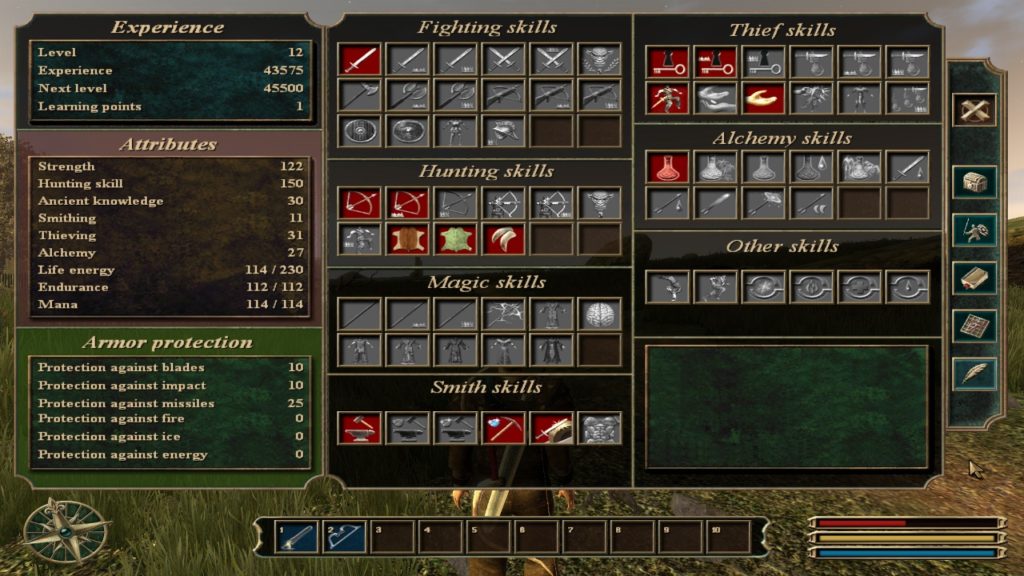
Task: Select the bow in quickslot 2
Action: pyautogui.click(x=345, y=537)
